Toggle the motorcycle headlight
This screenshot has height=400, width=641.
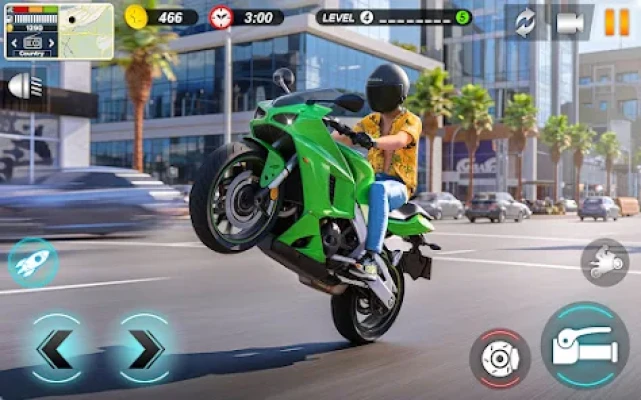point(22,86)
